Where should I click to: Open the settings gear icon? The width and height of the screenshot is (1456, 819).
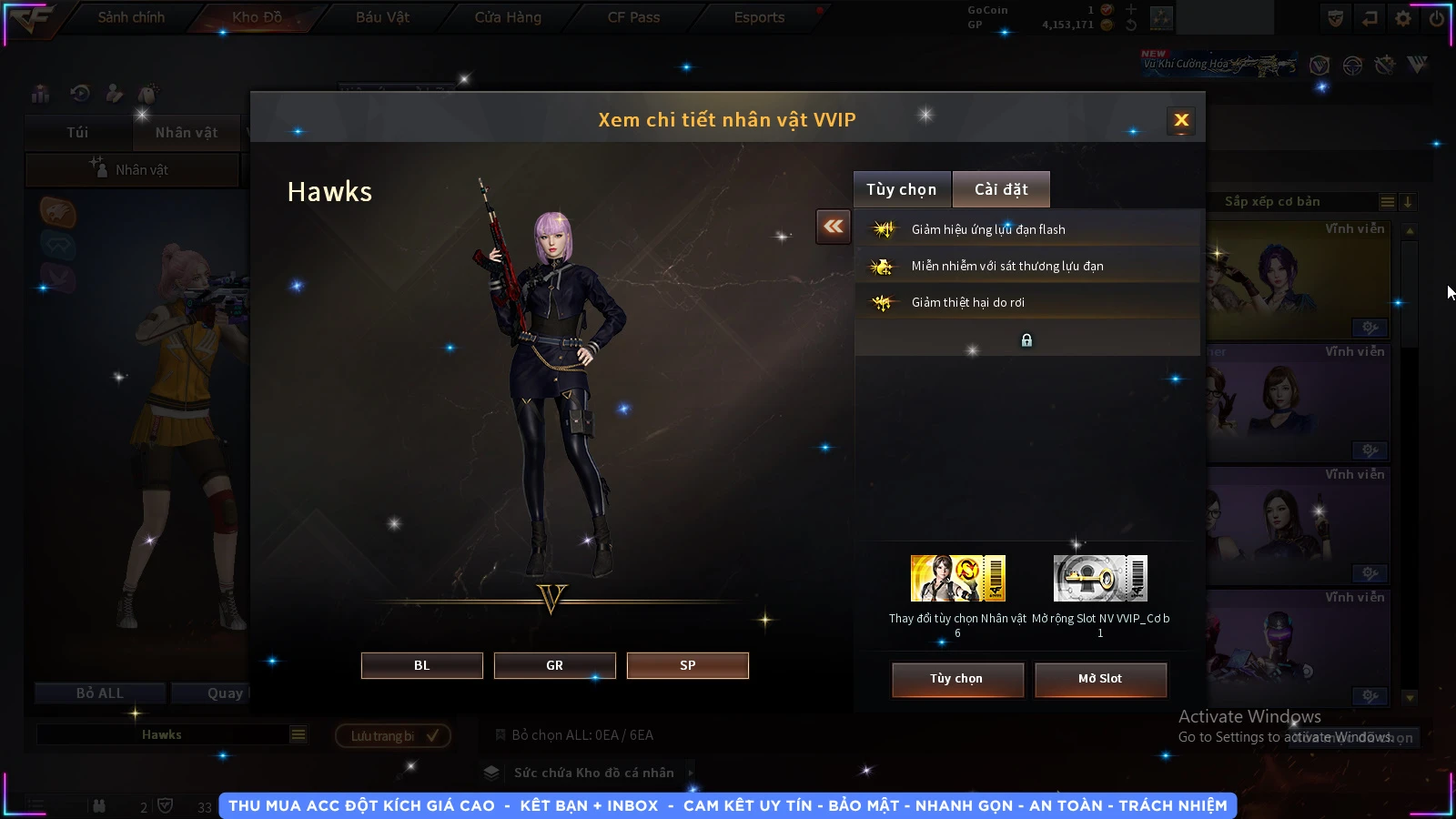tap(1403, 18)
